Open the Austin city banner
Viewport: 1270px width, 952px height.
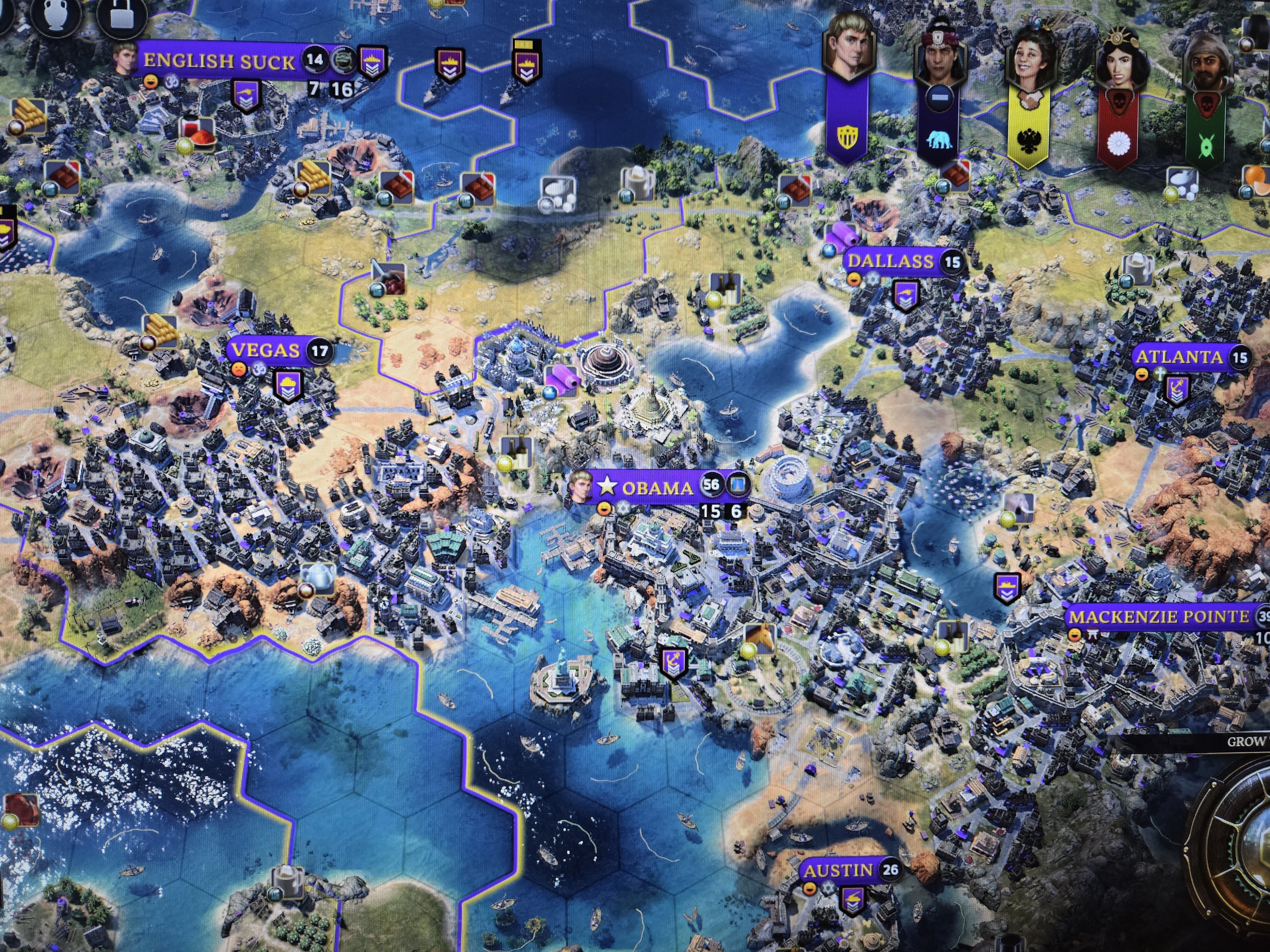[838, 870]
